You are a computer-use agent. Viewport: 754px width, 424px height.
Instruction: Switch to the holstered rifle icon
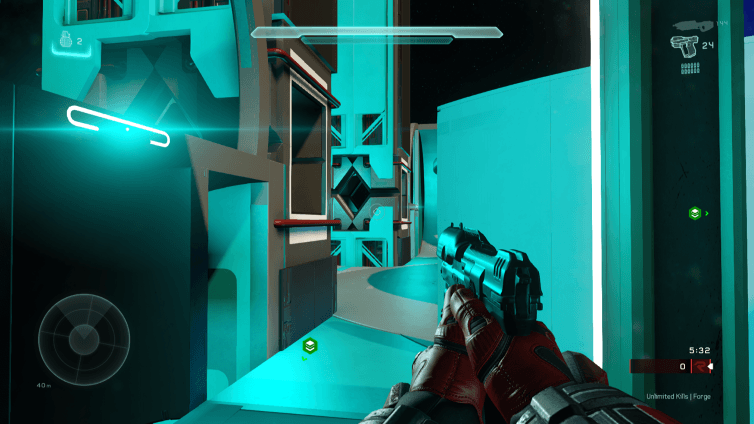click(689, 22)
